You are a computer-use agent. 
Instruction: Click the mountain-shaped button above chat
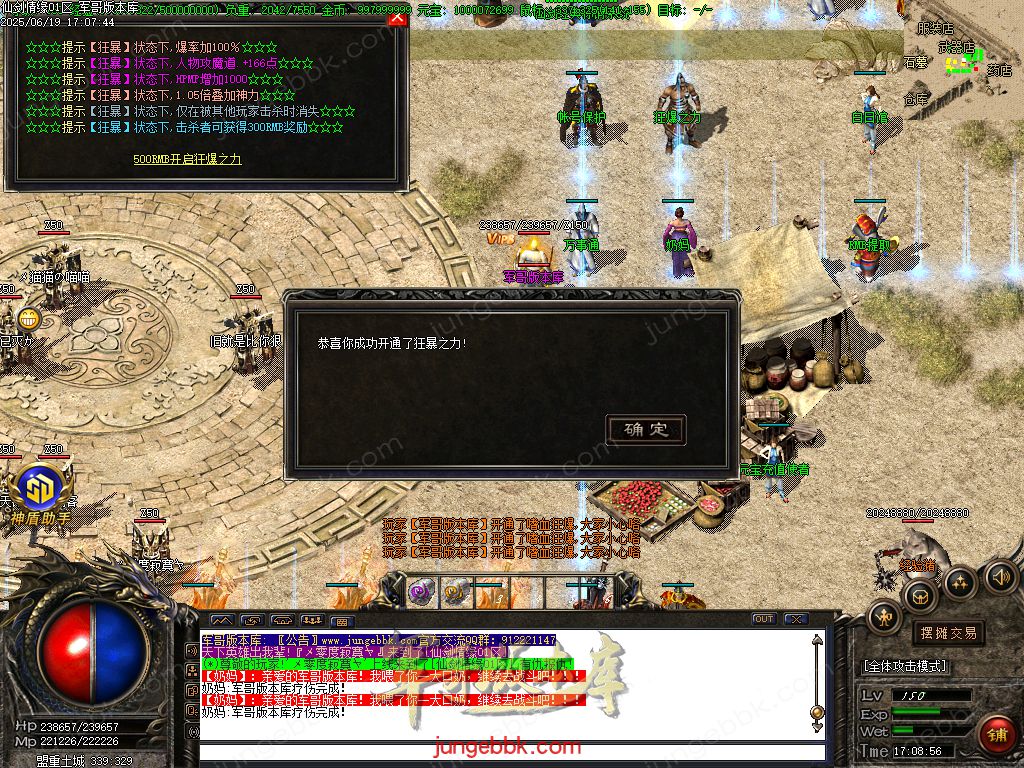coord(221,620)
